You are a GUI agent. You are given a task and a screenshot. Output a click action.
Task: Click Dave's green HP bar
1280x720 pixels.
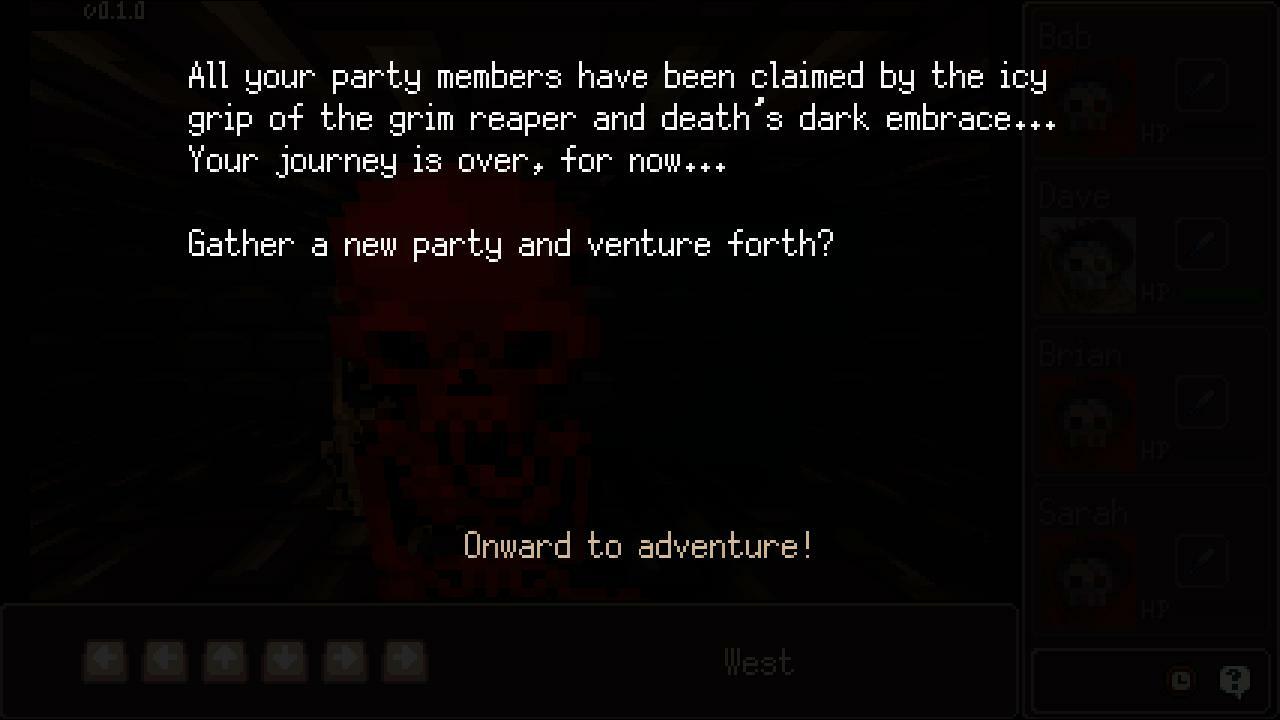[1220, 293]
